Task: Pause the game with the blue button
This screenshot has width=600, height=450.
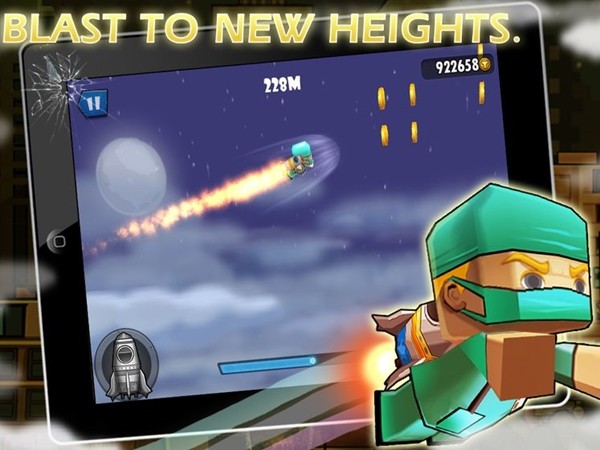Action: [x=94, y=100]
